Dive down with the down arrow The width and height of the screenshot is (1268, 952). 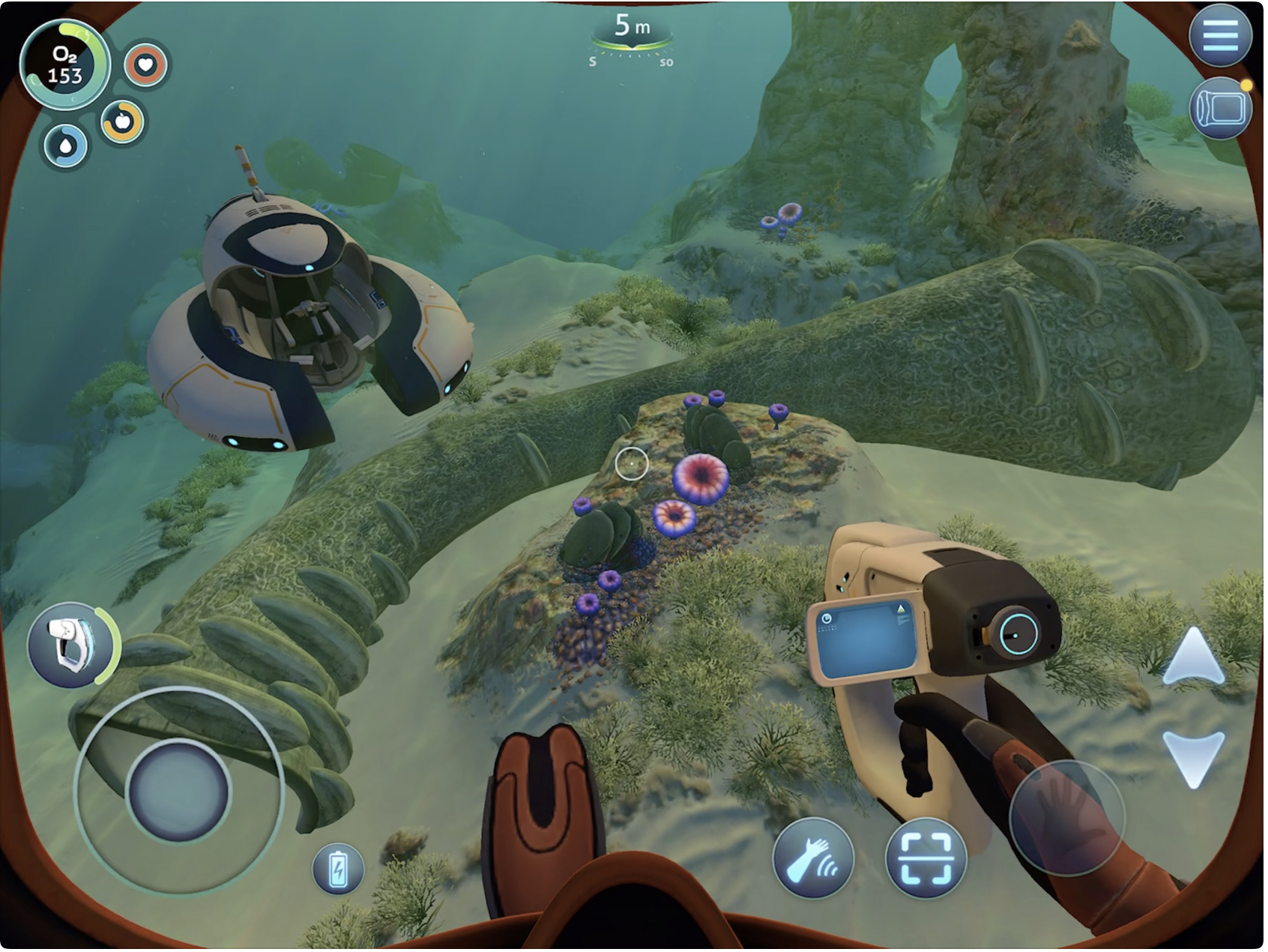(x=1194, y=758)
